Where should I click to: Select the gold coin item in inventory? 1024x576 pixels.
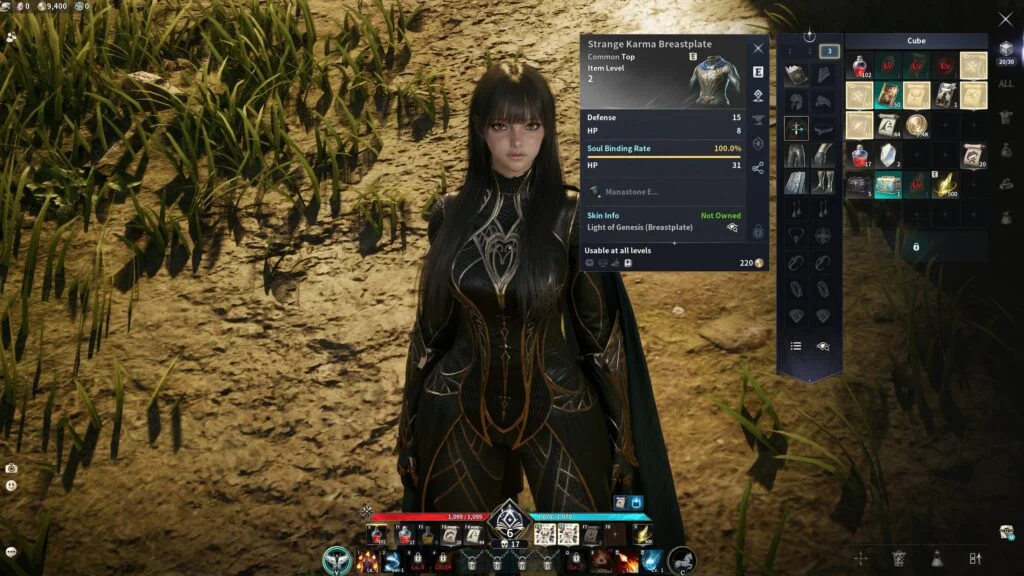click(x=916, y=125)
